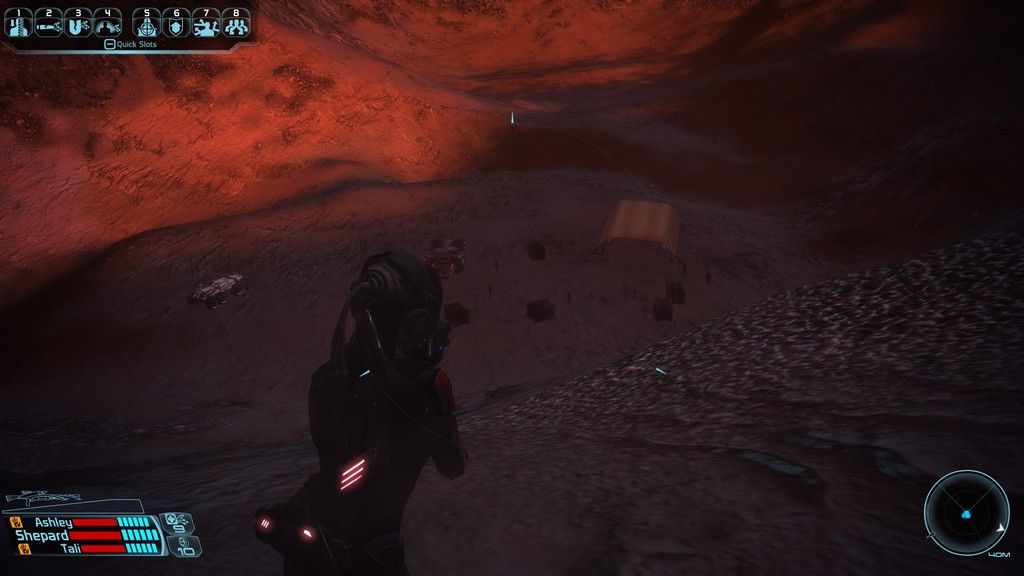This screenshot has width=1024, height=576.
Task: Use the quick slot 2 ability
Action: tap(49, 22)
